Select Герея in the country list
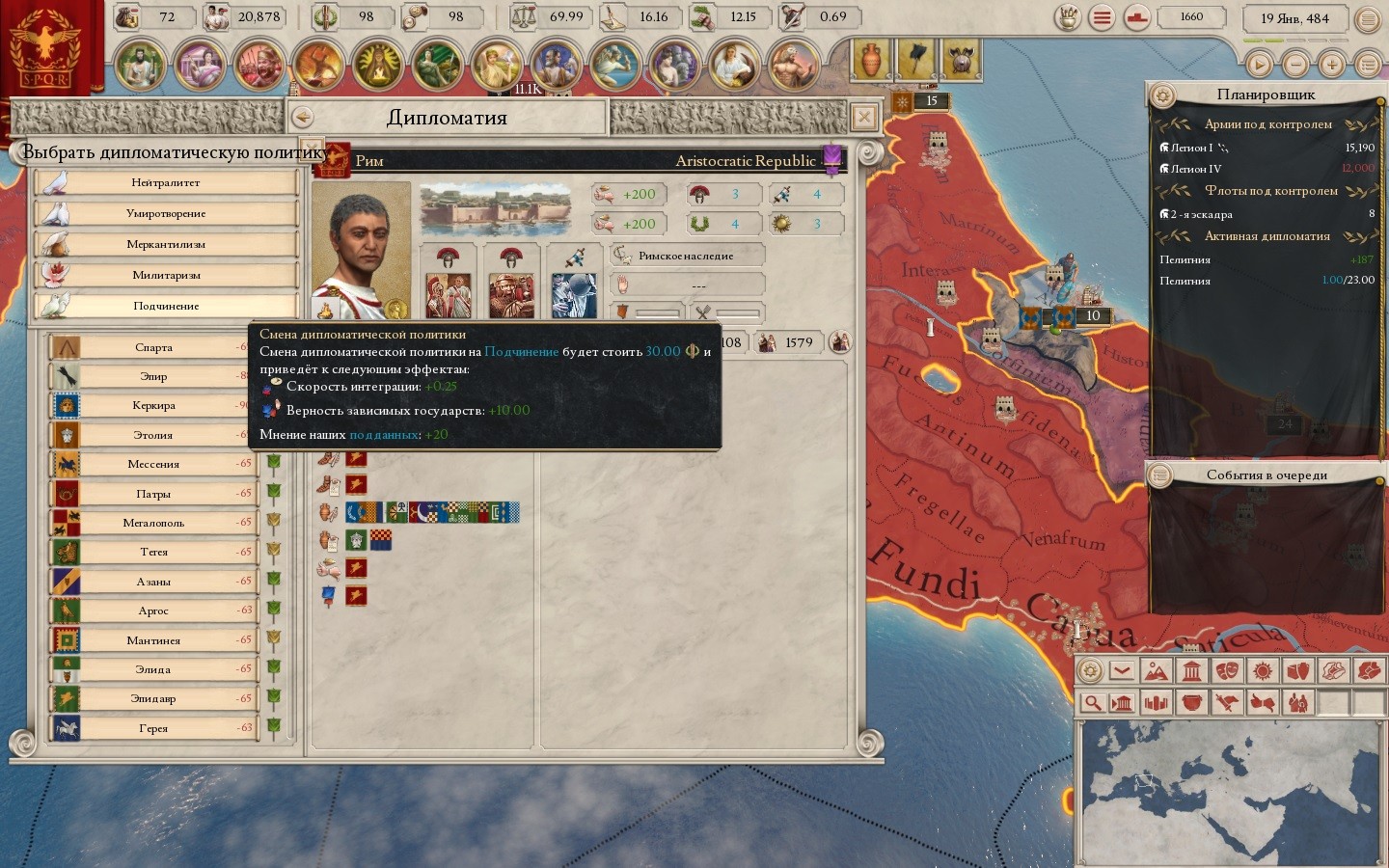Image resolution: width=1389 pixels, height=868 pixels. [153, 728]
